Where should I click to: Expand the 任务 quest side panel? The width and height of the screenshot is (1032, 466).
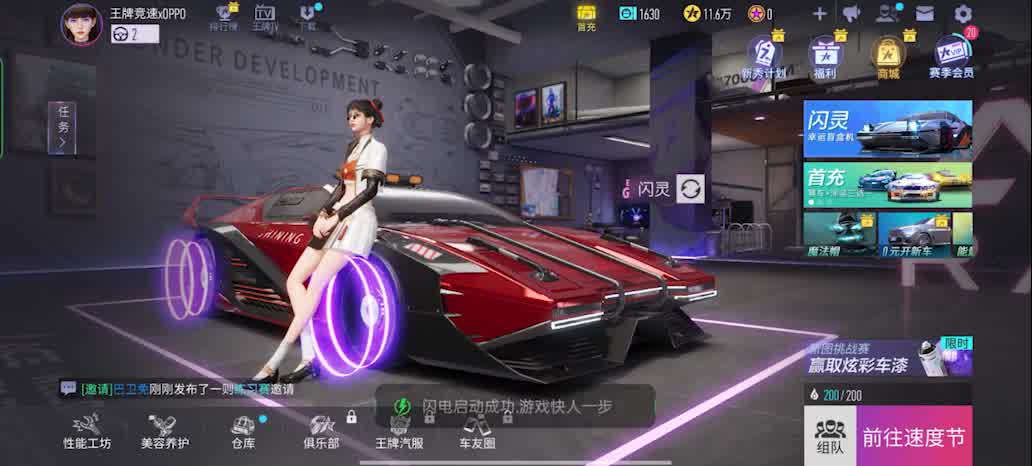pos(62,128)
